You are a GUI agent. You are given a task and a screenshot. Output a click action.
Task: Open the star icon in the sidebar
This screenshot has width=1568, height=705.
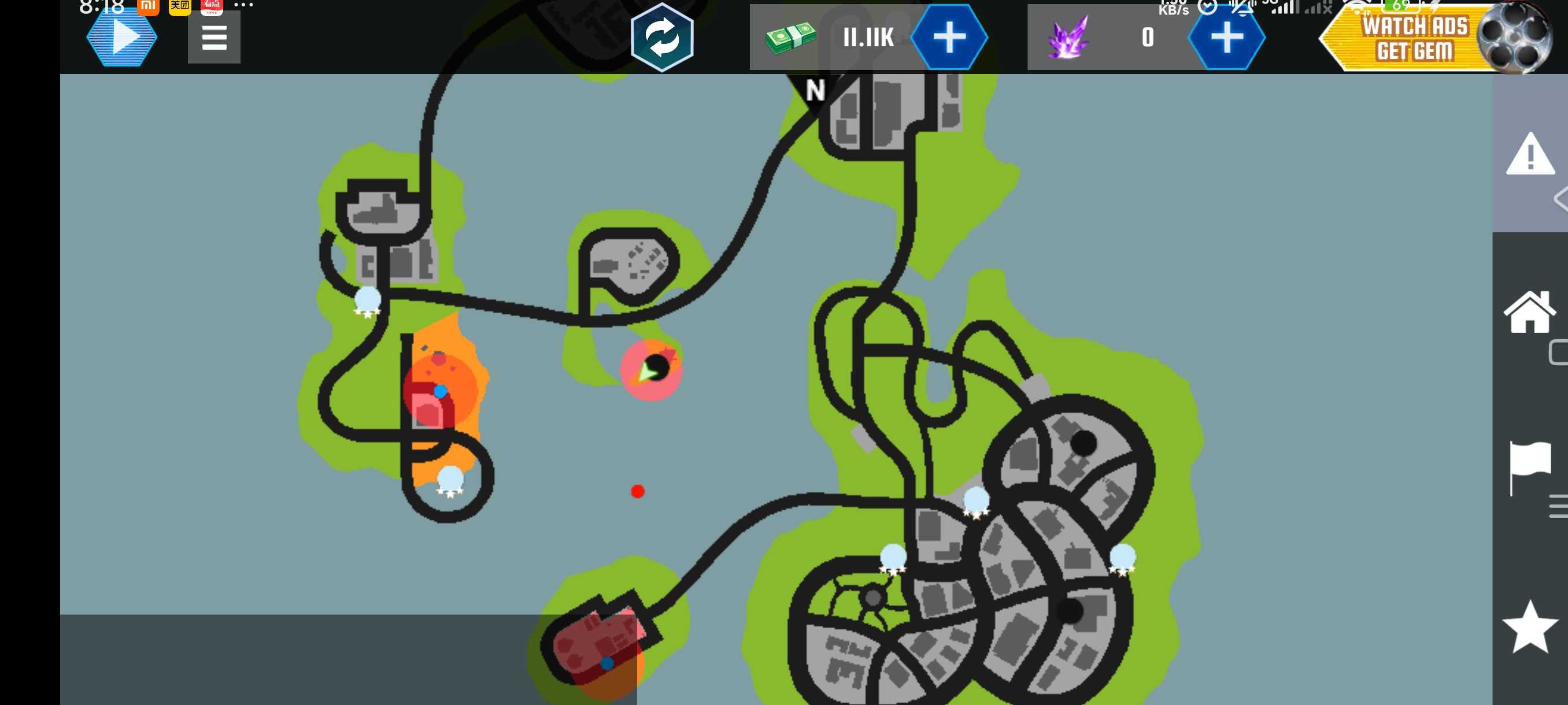(x=1529, y=626)
